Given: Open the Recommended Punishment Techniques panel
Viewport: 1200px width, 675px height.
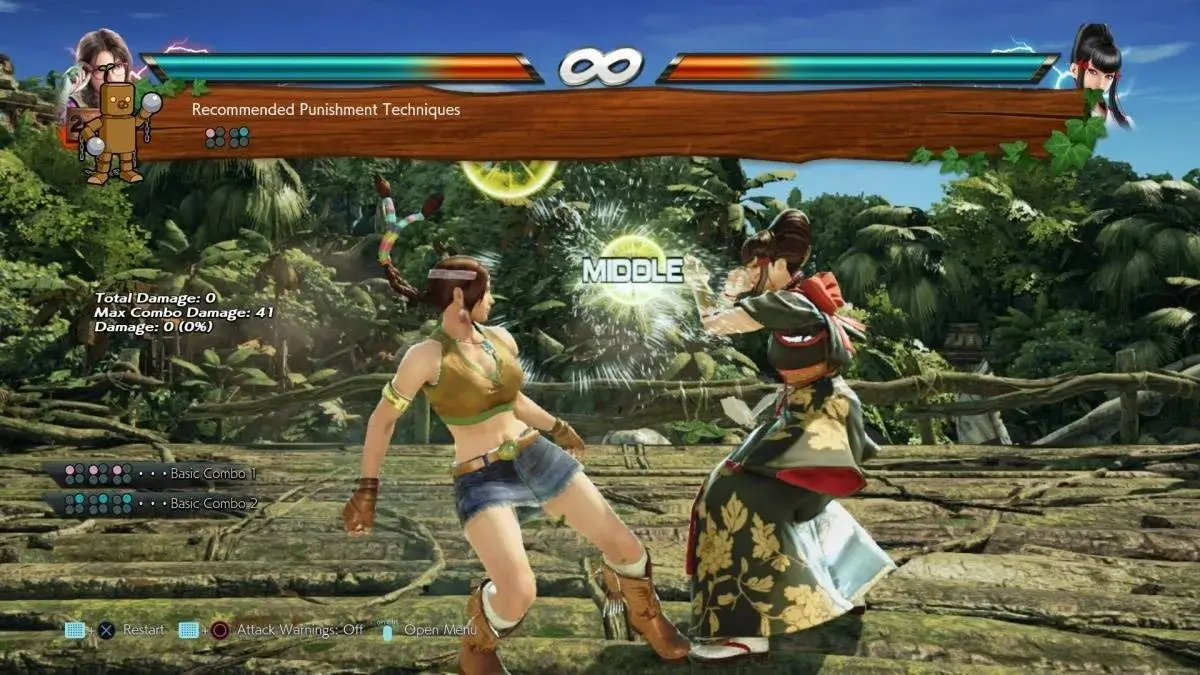Looking at the screenshot, I should (326, 110).
